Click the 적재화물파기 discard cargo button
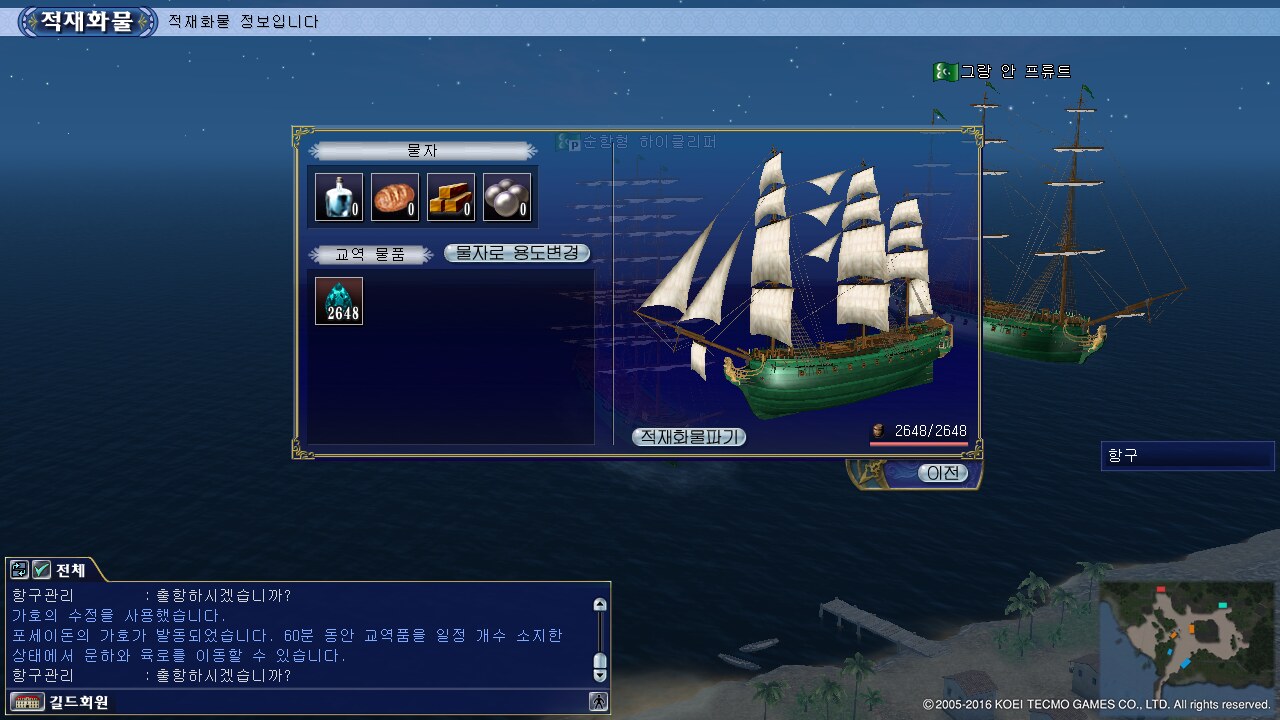Screen dimensions: 1280x720 689,437
